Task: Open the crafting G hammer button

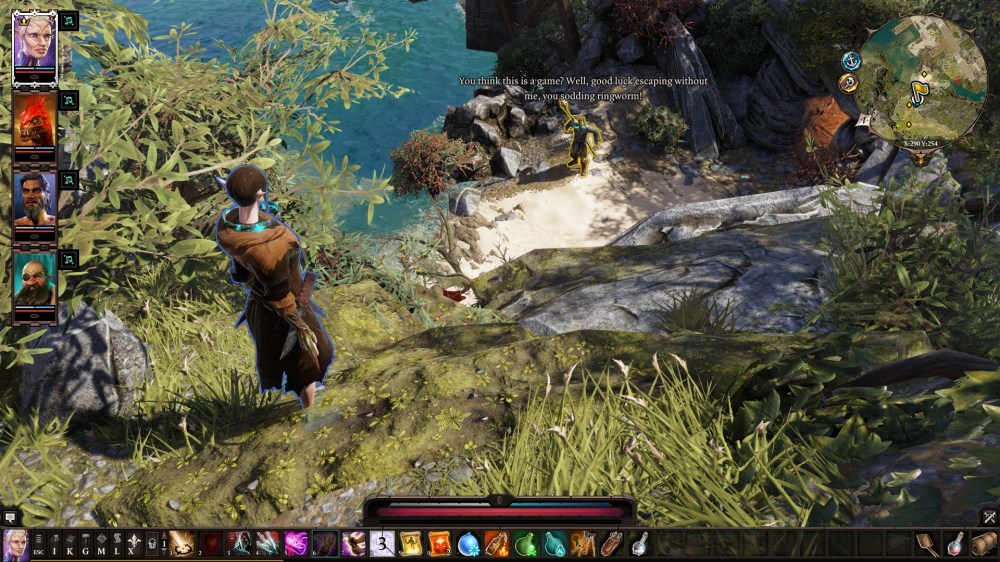Action: pos(86,544)
